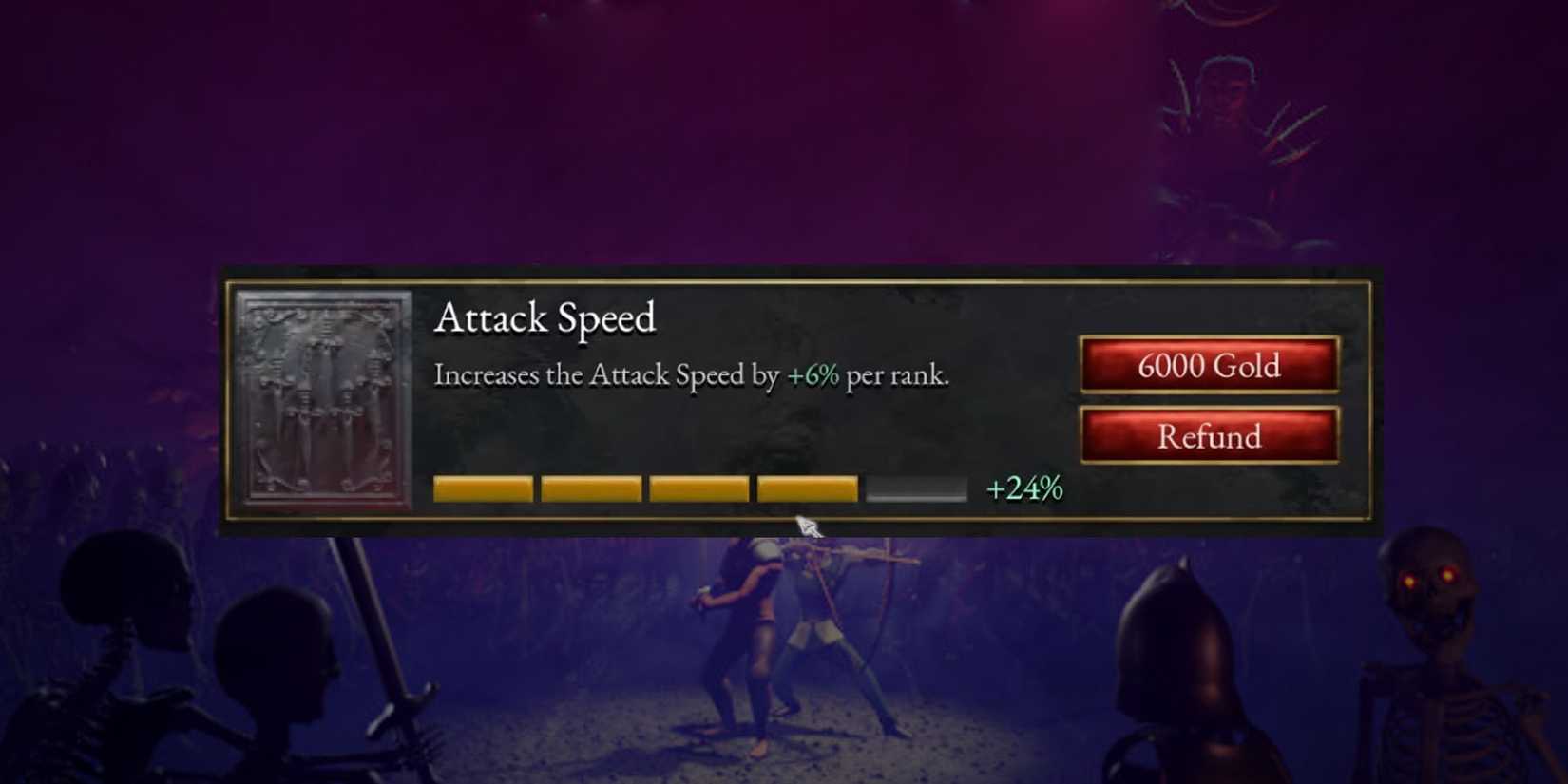Click the fourth gold rank segment
Screen dimensions: 1568x784
tap(806, 488)
